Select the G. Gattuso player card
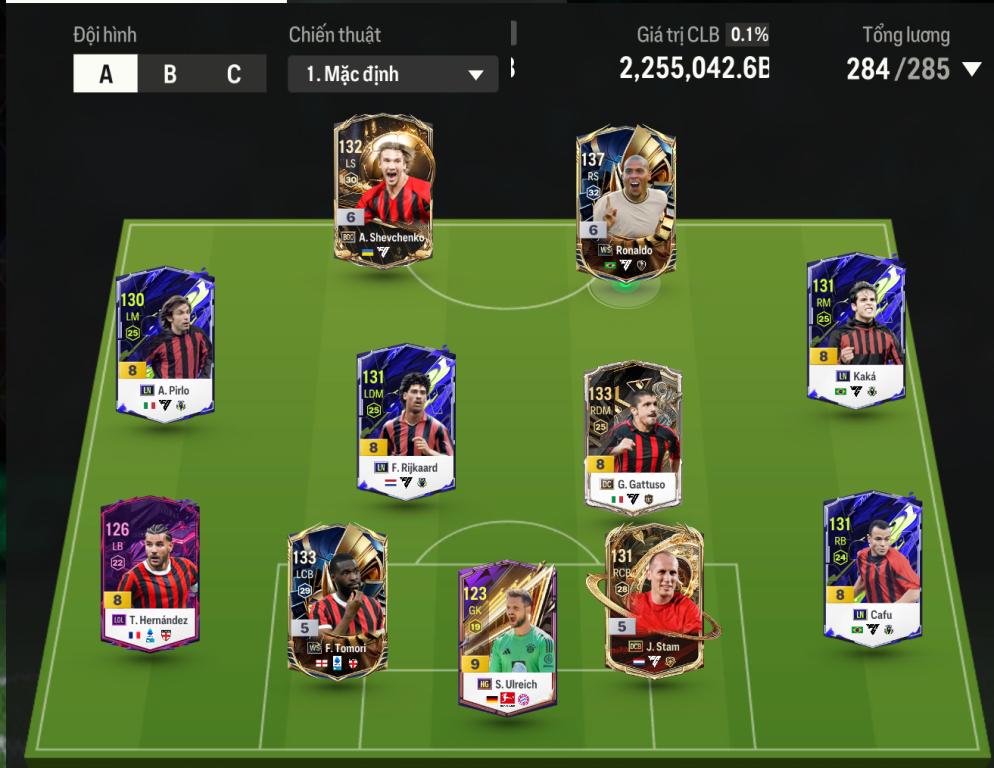The image size is (994, 768). [x=634, y=436]
